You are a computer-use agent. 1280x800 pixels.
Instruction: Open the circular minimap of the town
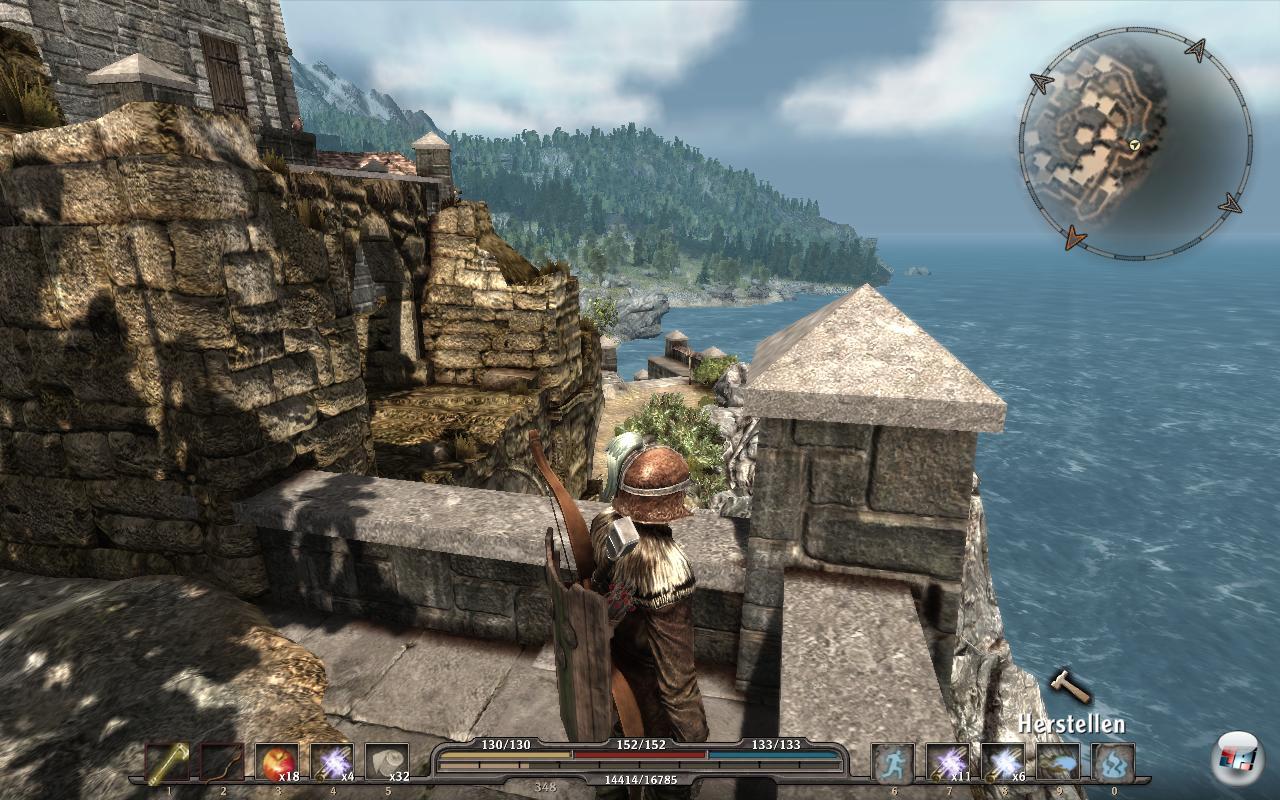click(x=1135, y=145)
